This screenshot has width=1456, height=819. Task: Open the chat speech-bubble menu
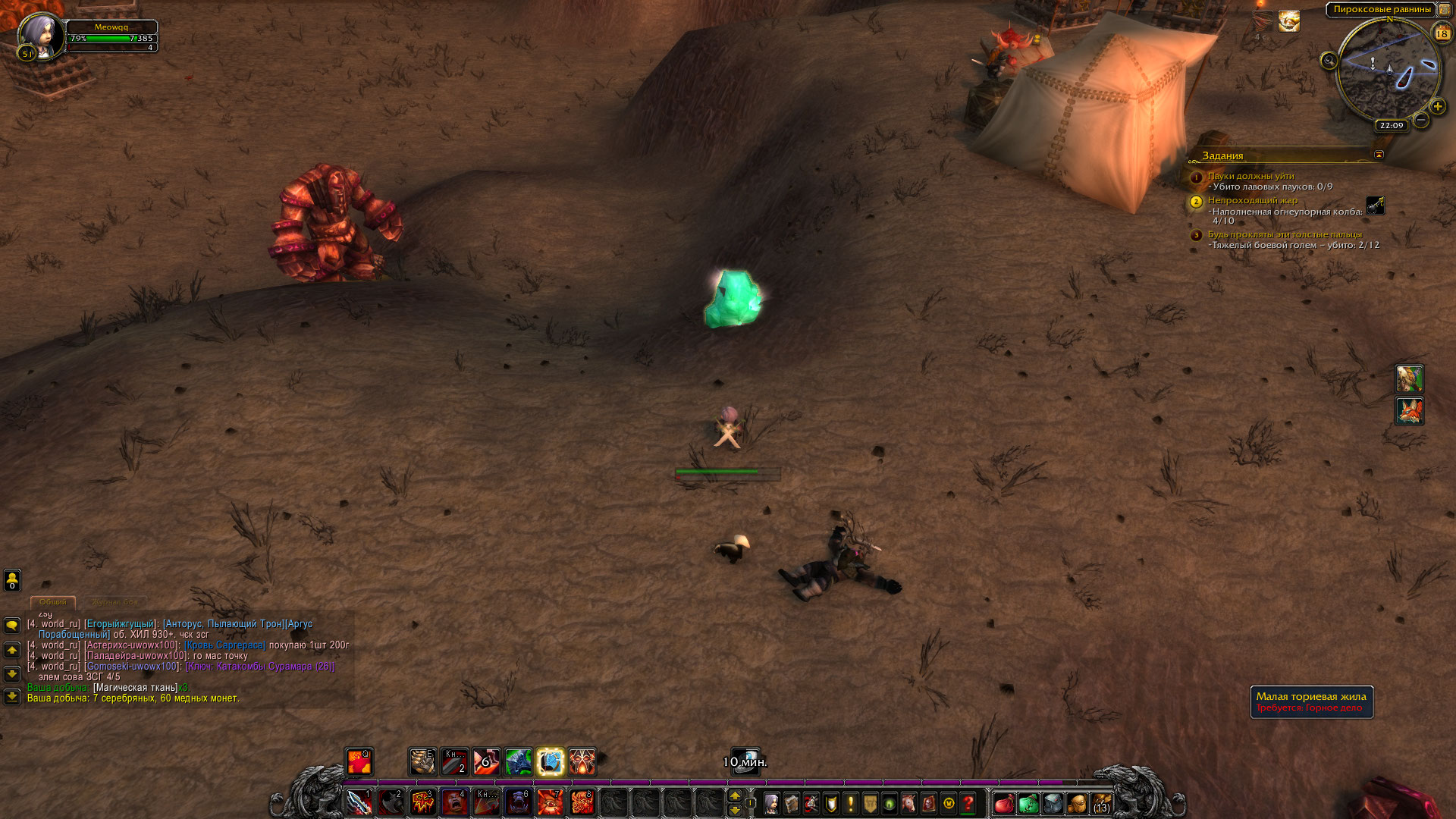[12, 626]
